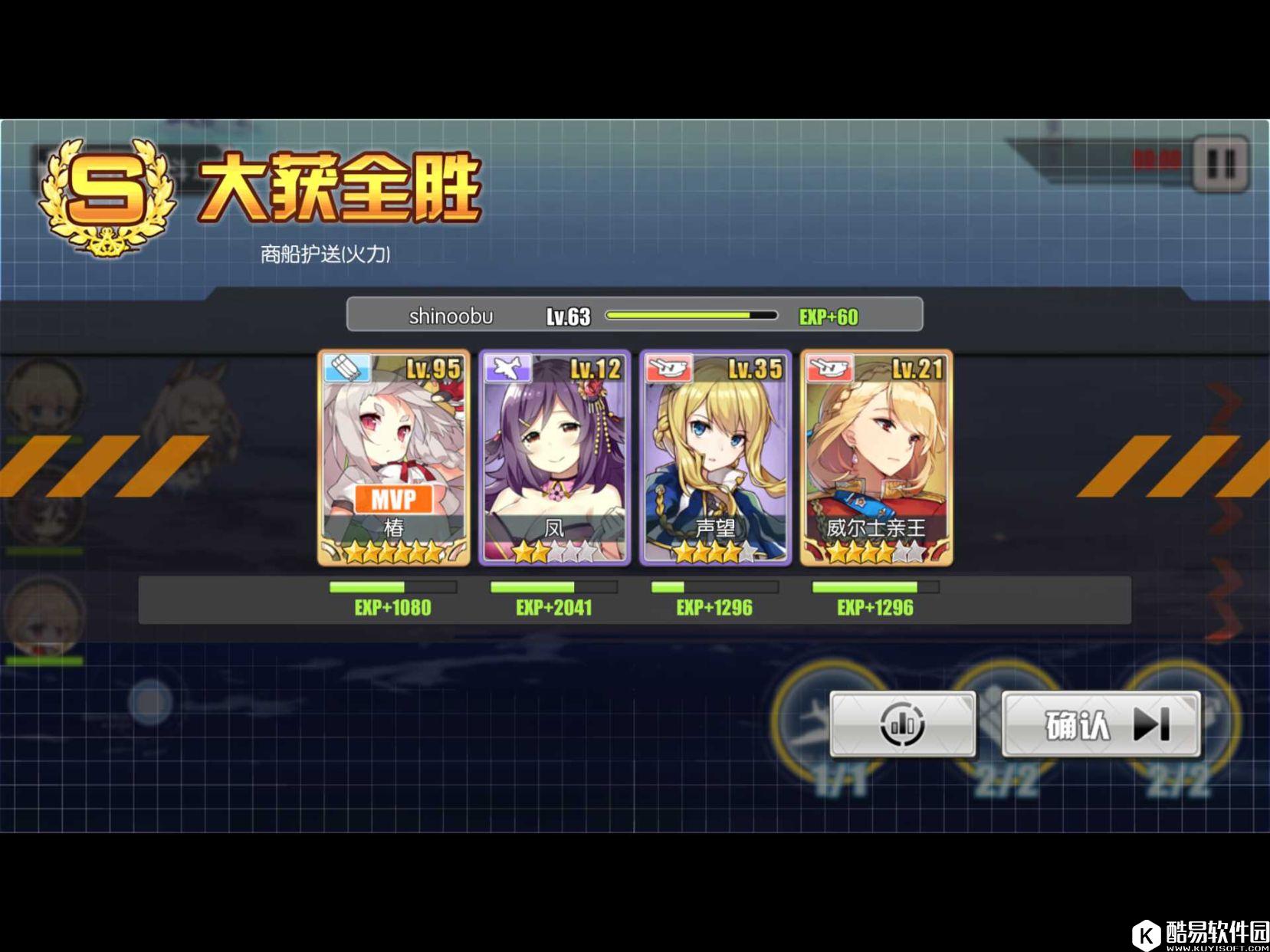Select the MVP card 椿 Lv.95
The width and height of the screenshot is (1270, 952).
394,458
